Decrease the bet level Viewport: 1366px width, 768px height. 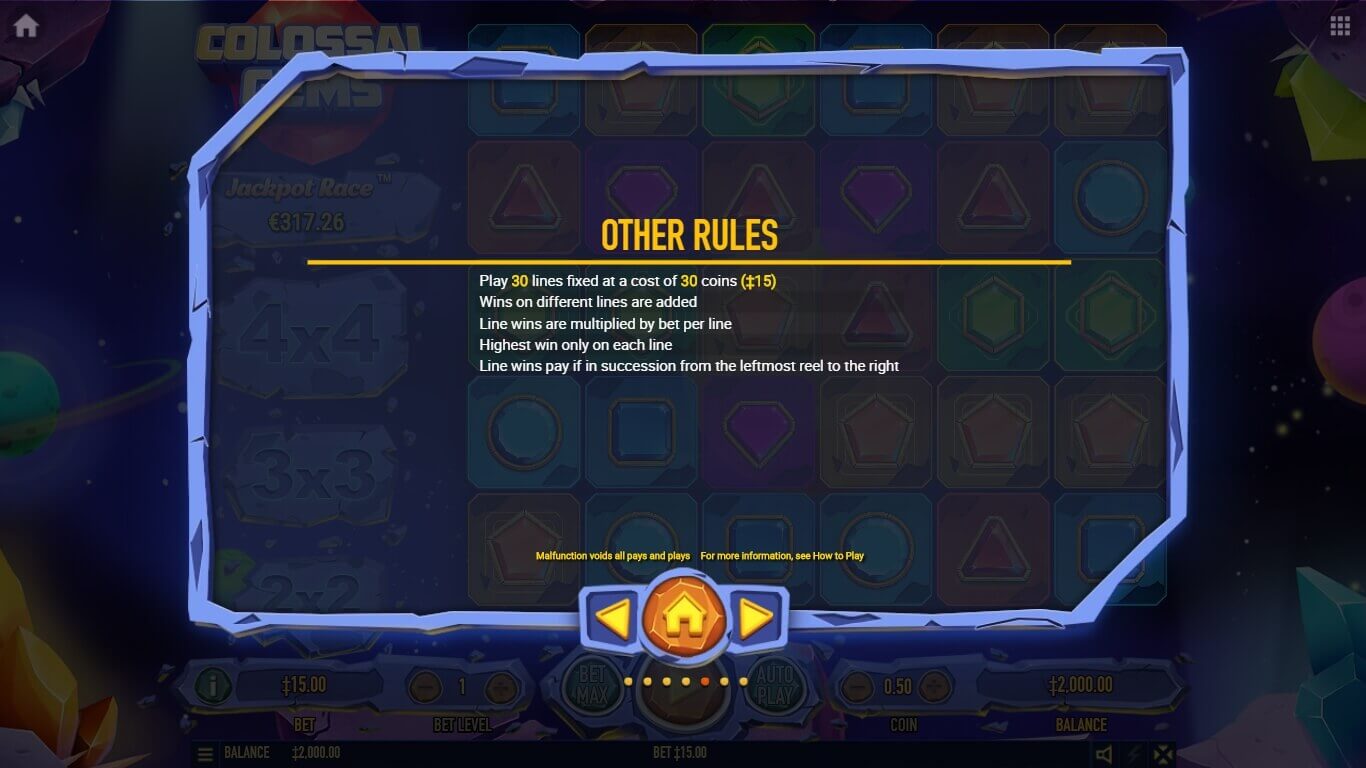pos(425,687)
